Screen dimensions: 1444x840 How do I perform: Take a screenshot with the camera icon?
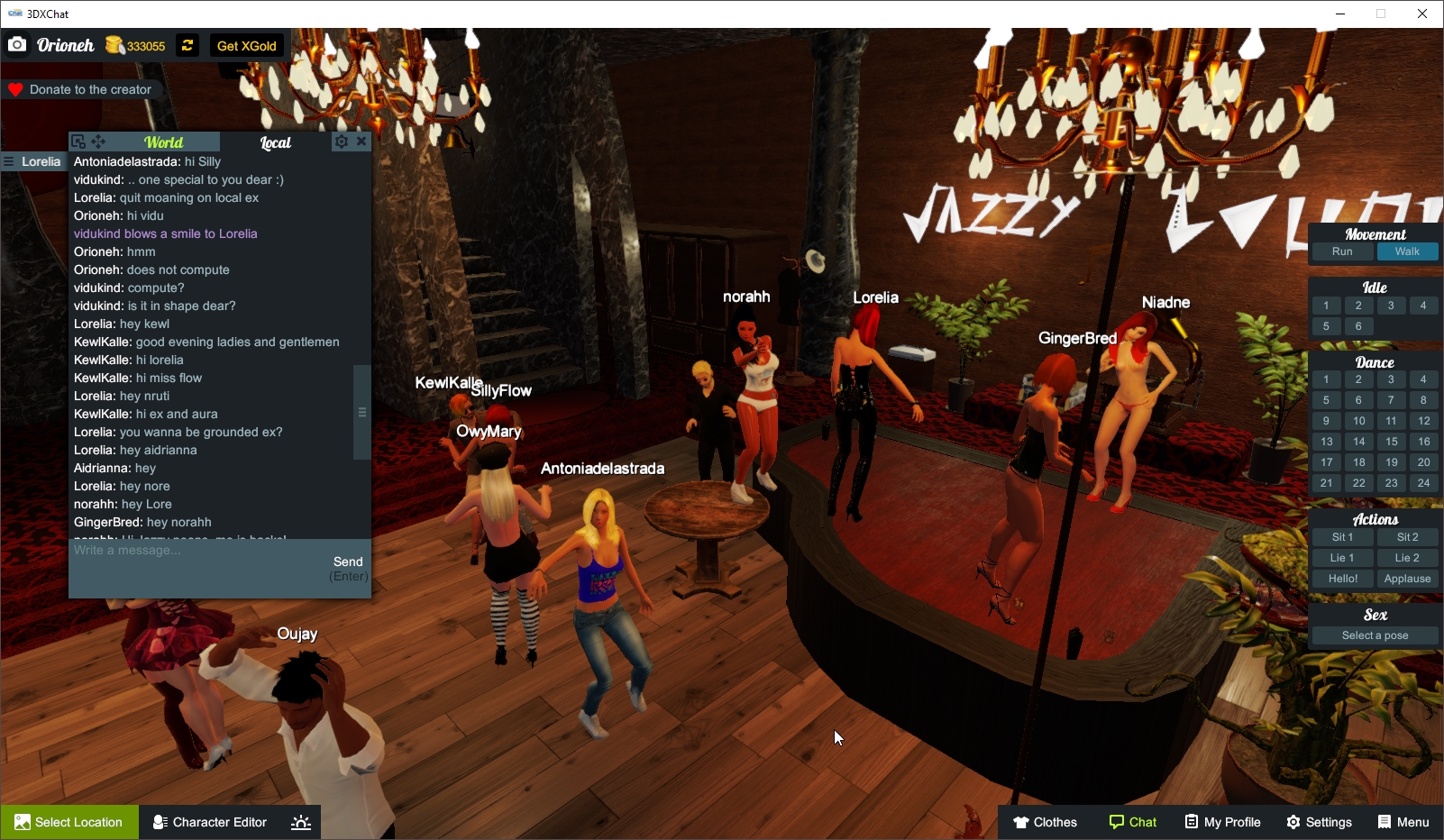point(16,45)
